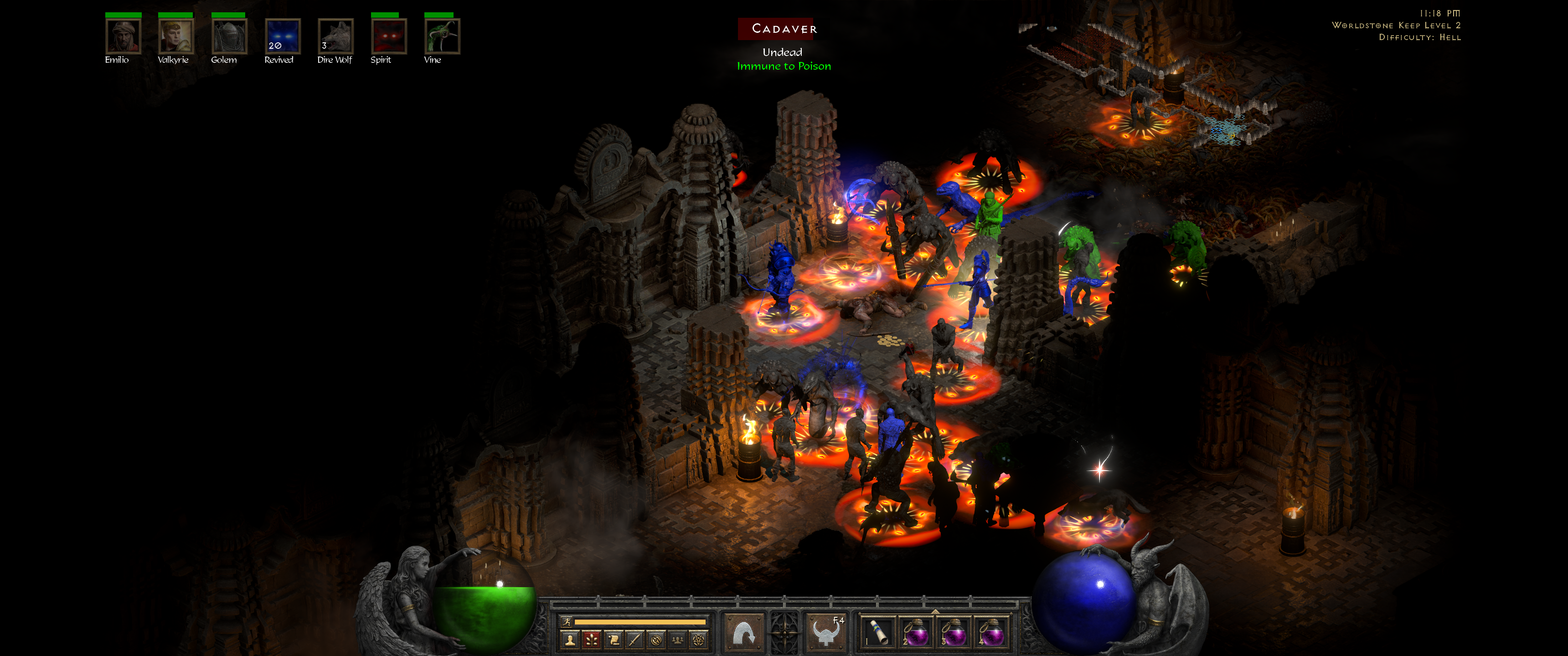Toggle run/walk with the runner icon
Image resolution: width=1568 pixels, height=656 pixels.
coord(567,623)
